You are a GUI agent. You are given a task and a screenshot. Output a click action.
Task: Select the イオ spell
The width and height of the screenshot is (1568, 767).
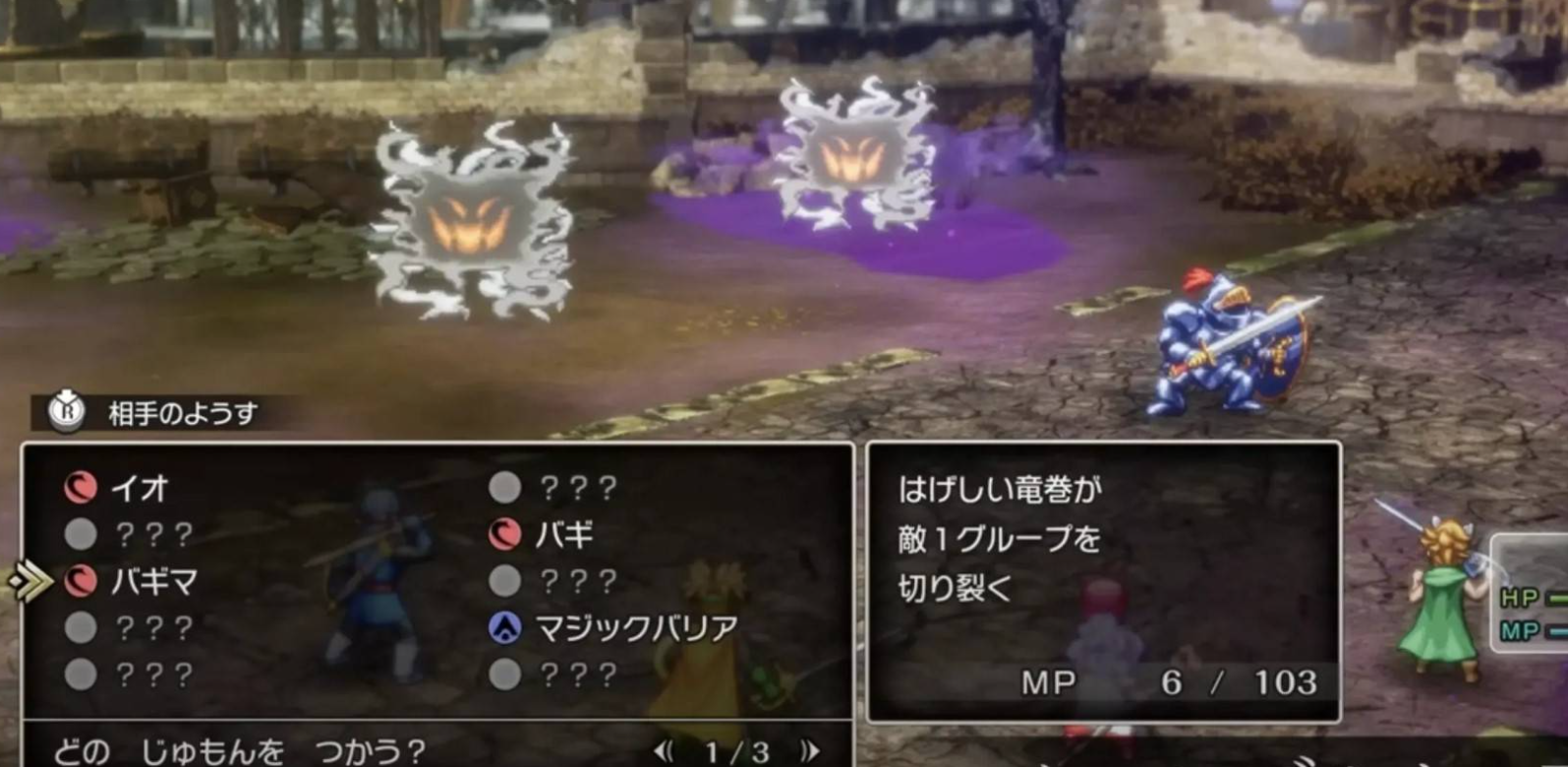pos(138,488)
